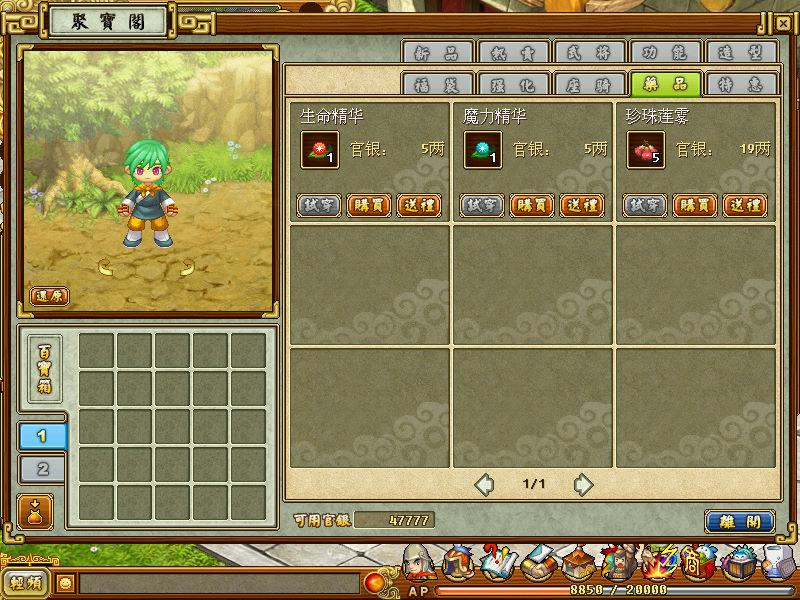
Task: Click the money bag deposit button
Action: 33,509
